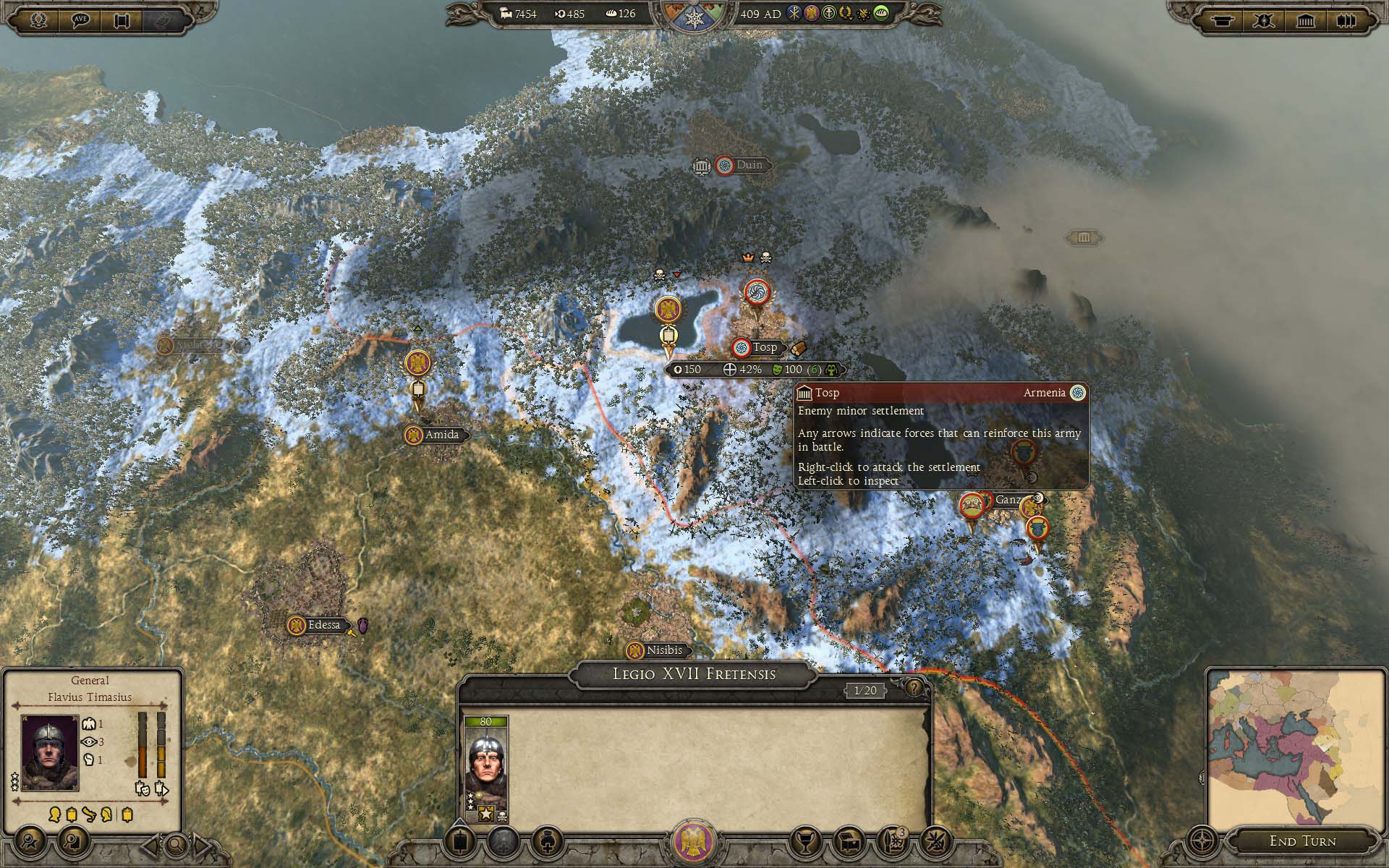The width and height of the screenshot is (1389, 868).
Task: Select the Edessa settlement label
Action: (x=323, y=625)
